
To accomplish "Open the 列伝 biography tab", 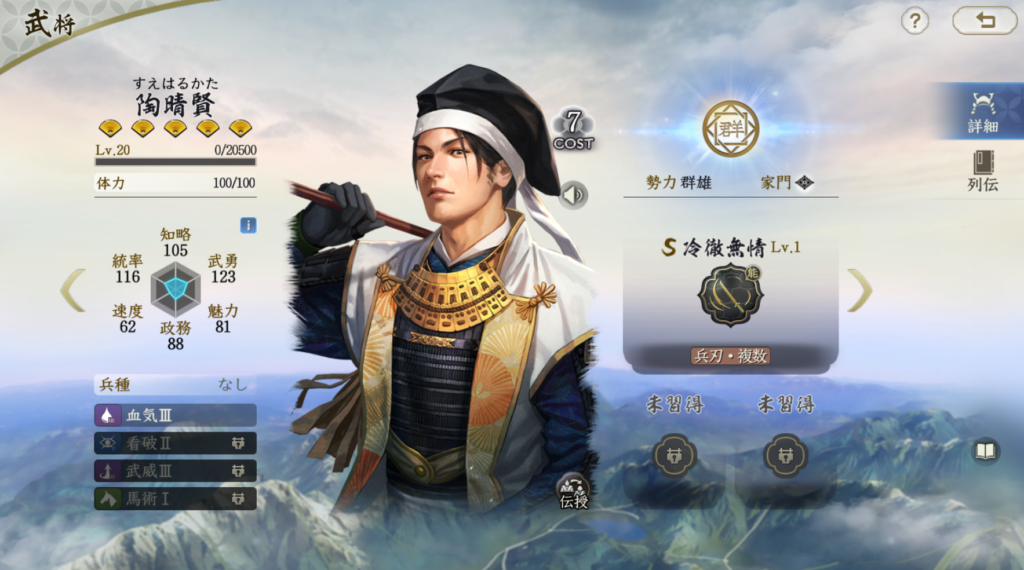I will [x=982, y=171].
